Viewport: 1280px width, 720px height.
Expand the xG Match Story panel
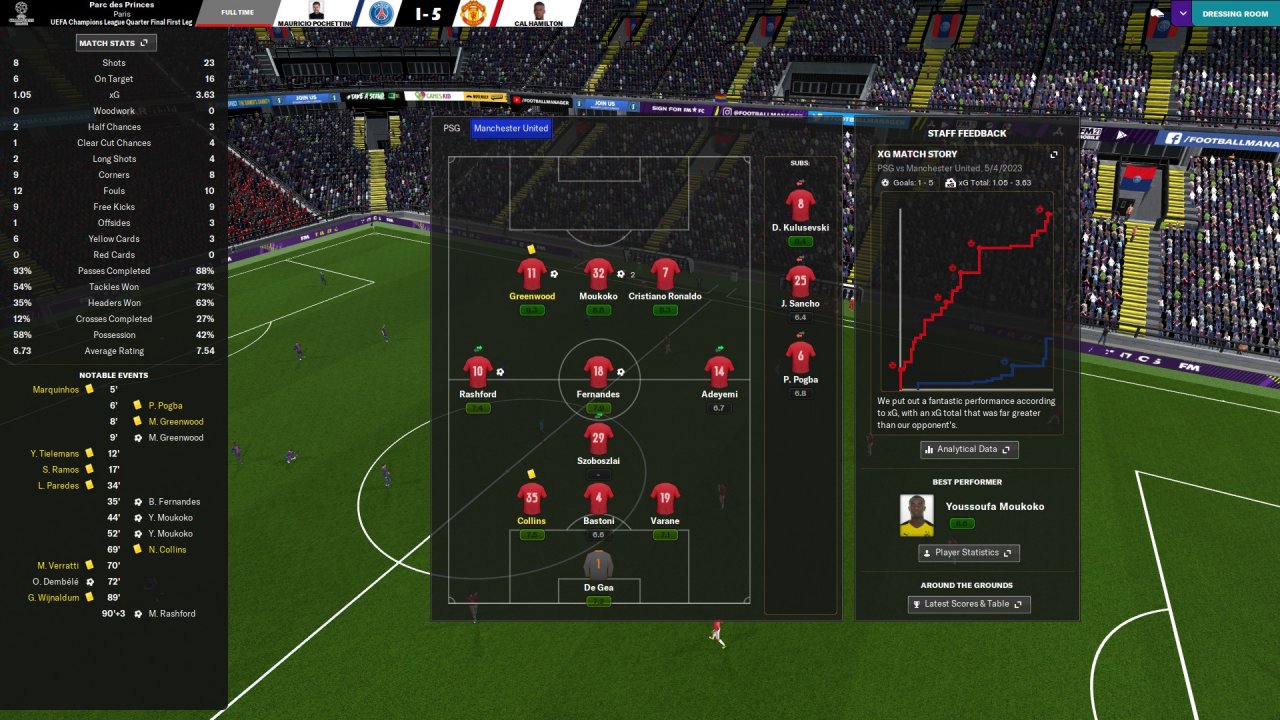tap(1053, 155)
